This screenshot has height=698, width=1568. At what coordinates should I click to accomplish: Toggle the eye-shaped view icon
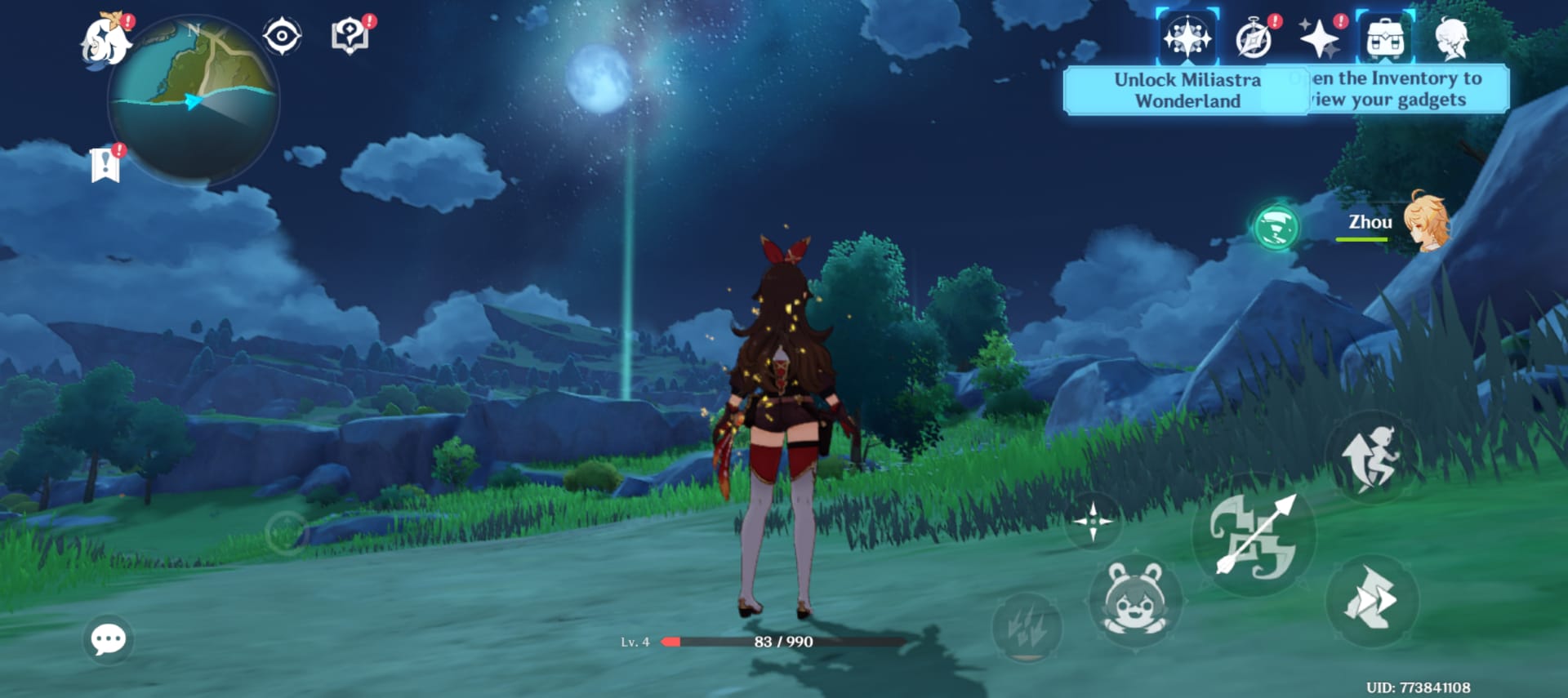pyautogui.click(x=282, y=36)
